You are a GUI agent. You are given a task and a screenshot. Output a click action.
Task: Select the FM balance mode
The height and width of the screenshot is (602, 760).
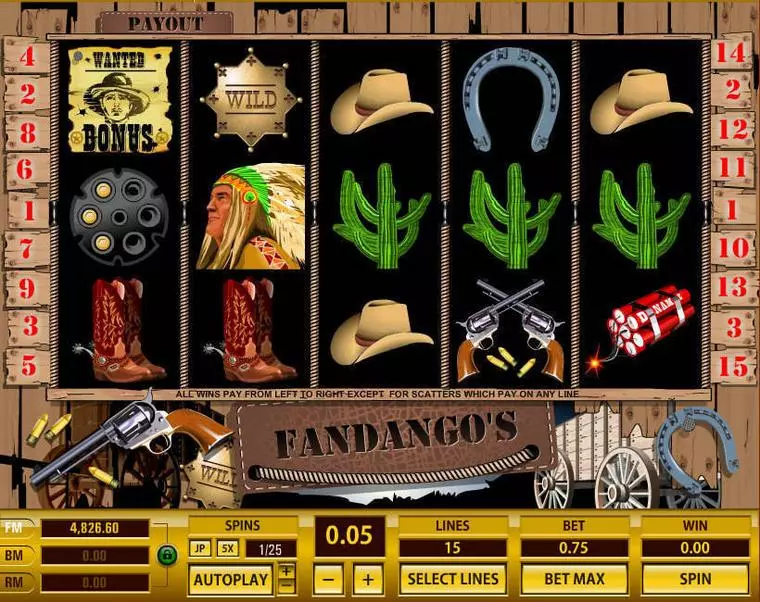click(15, 528)
